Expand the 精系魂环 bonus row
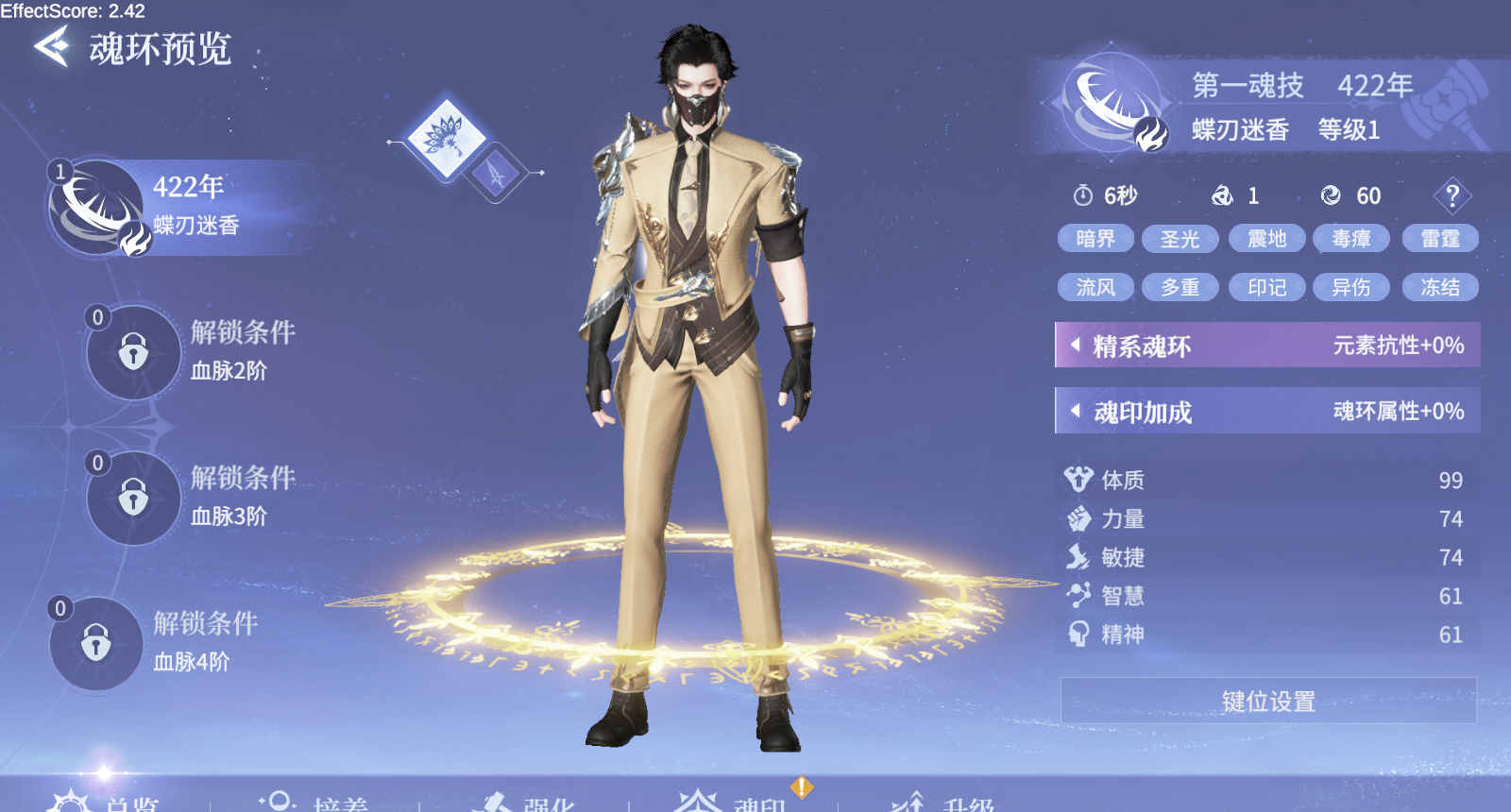1511x812 pixels. pos(1266,346)
